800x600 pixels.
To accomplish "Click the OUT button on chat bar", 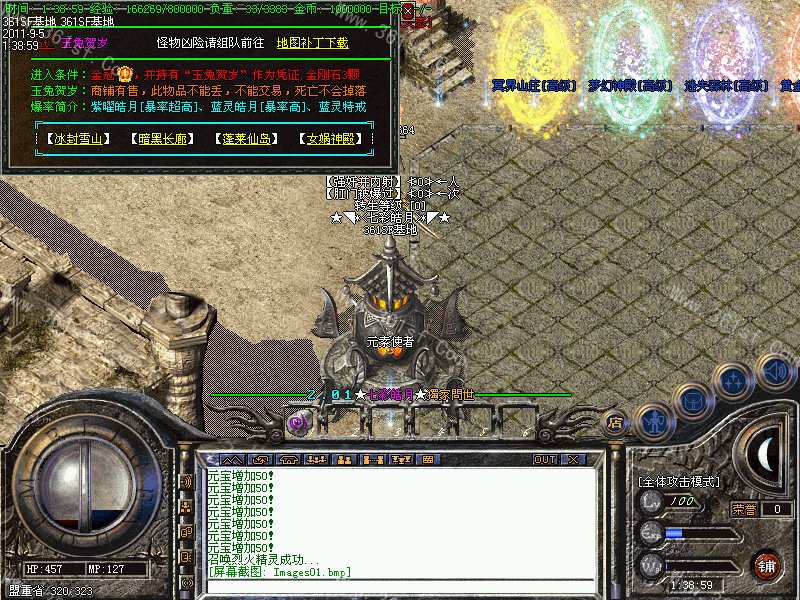I will click(x=545, y=459).
